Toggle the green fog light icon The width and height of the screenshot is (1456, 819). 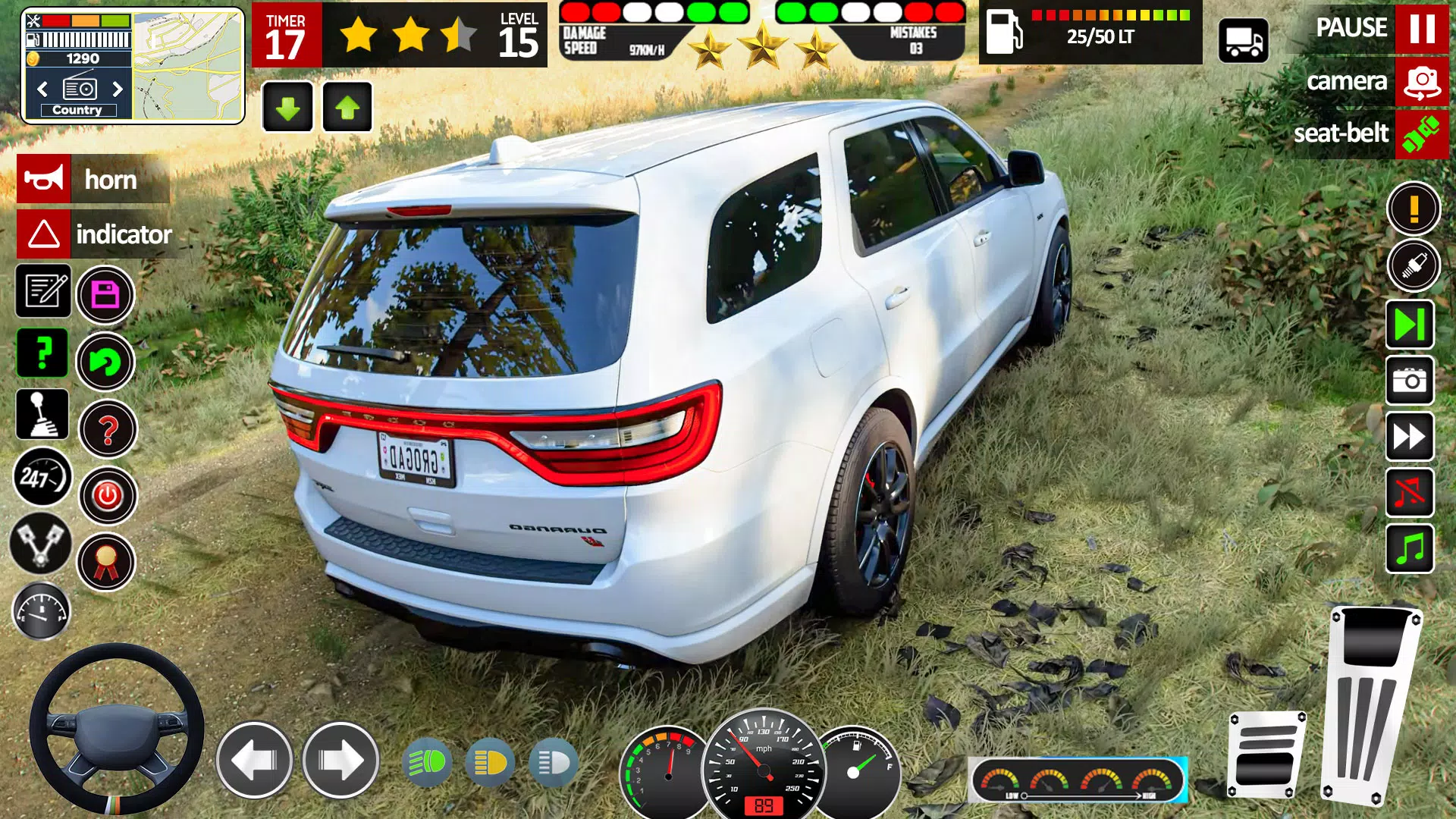428,762
